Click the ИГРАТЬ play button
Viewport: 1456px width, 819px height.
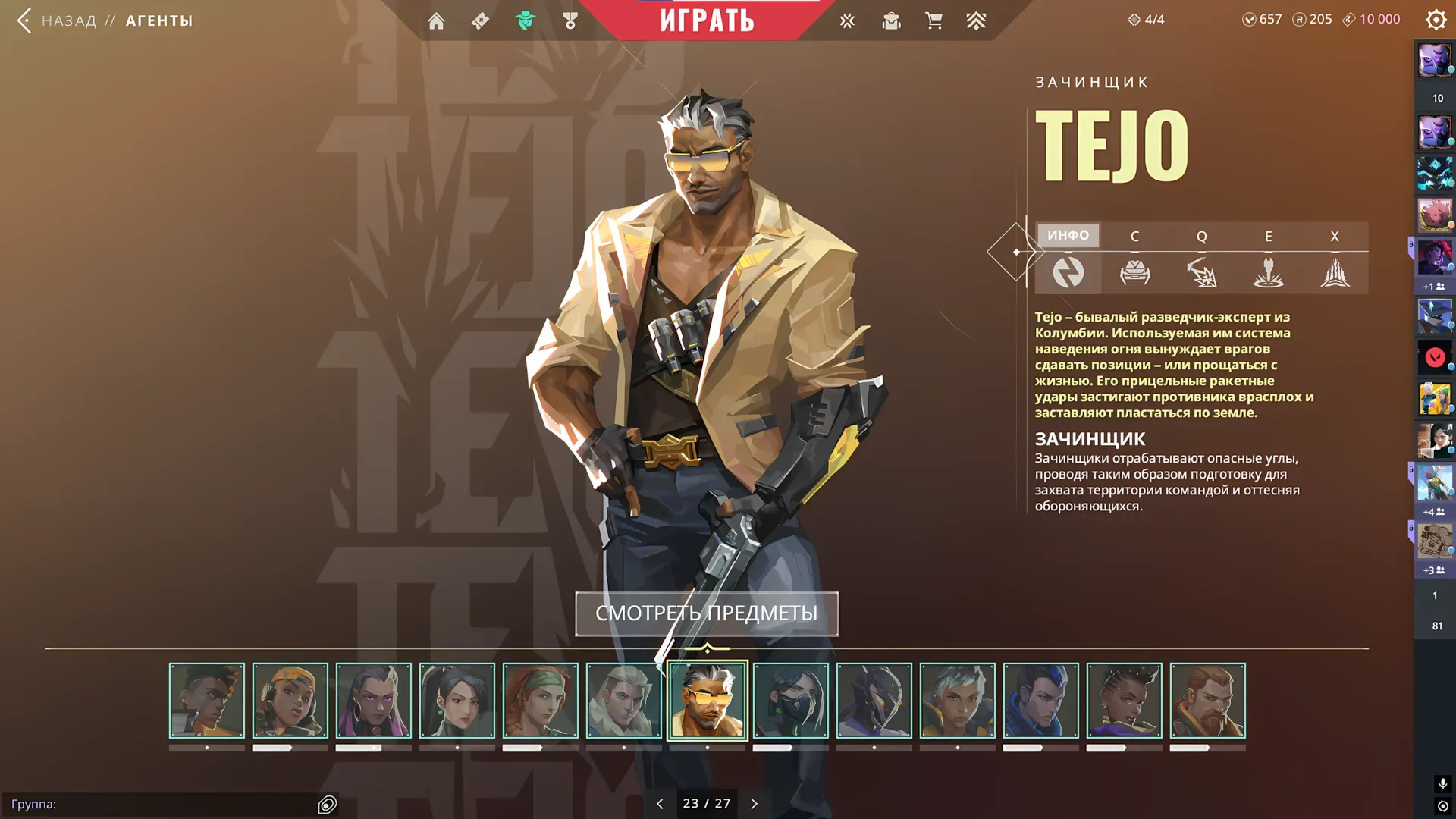click(707, 20)
